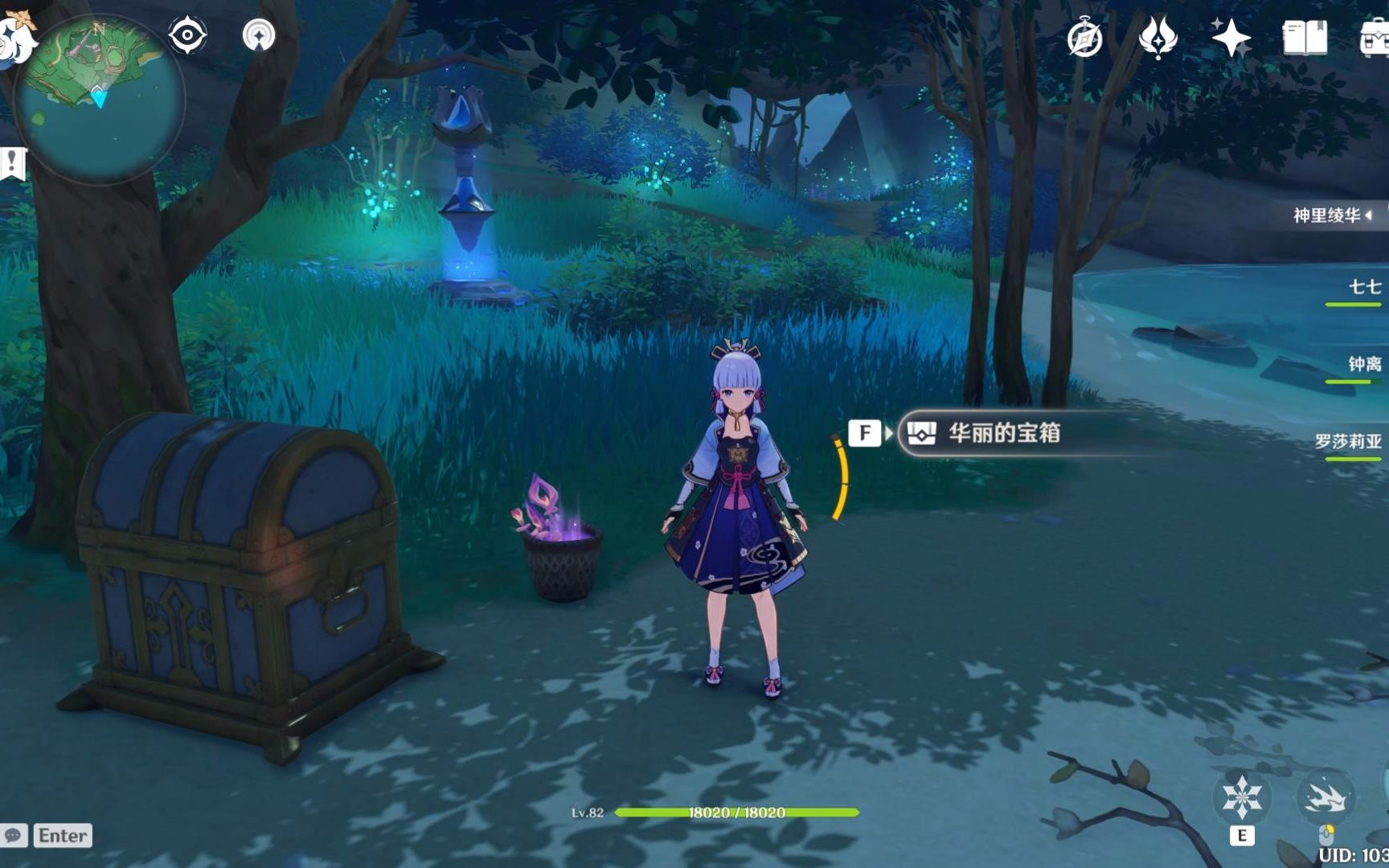Open chat with the Enter button
1389x868 pixels.
click(64, 836)
